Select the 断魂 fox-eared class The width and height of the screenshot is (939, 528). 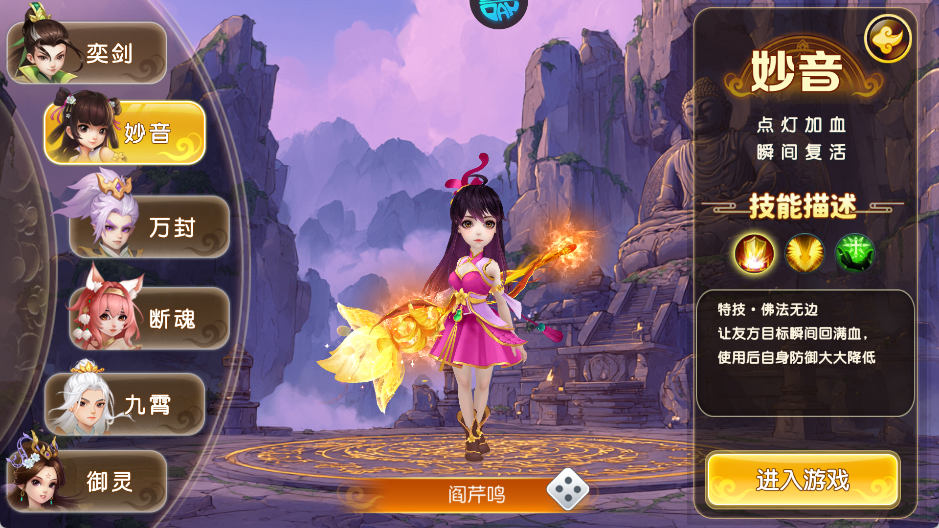tap(150, 319)
